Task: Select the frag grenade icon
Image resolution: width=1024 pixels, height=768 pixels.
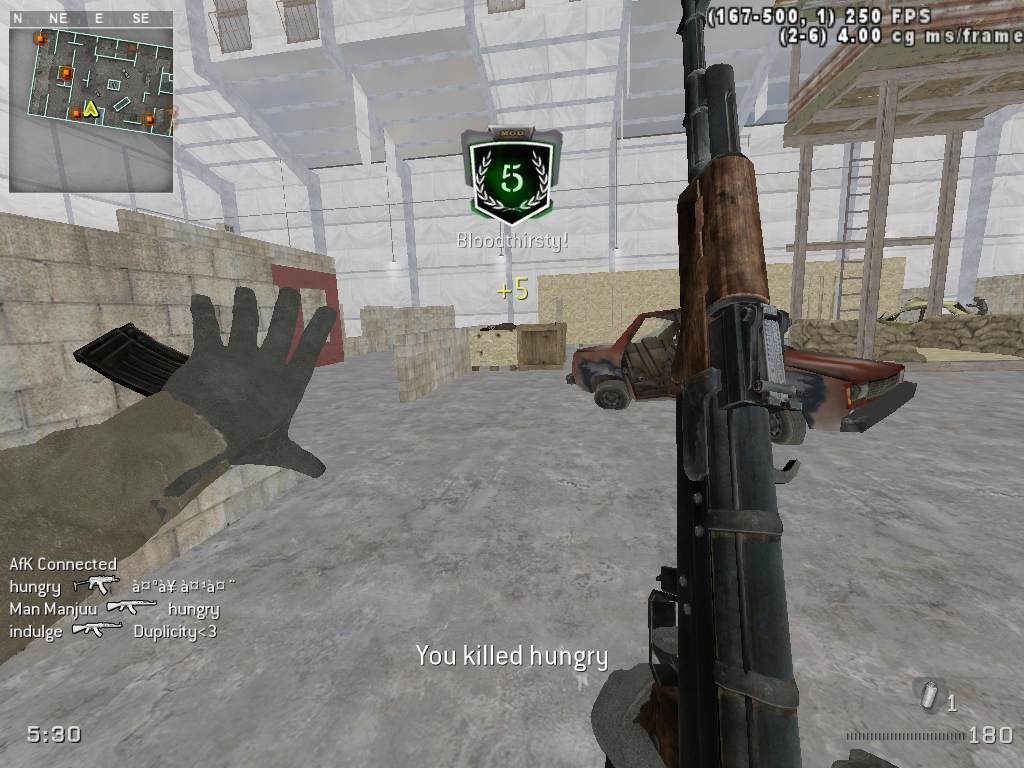Action: click(930, 695)
